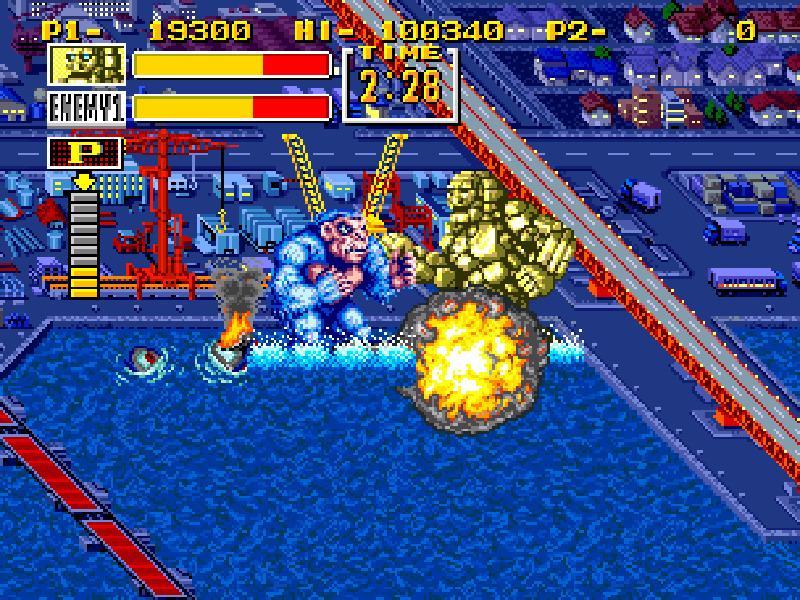Click the P power level icon
This screenshot has height=600, width=800.
click(x=86, y=153)
